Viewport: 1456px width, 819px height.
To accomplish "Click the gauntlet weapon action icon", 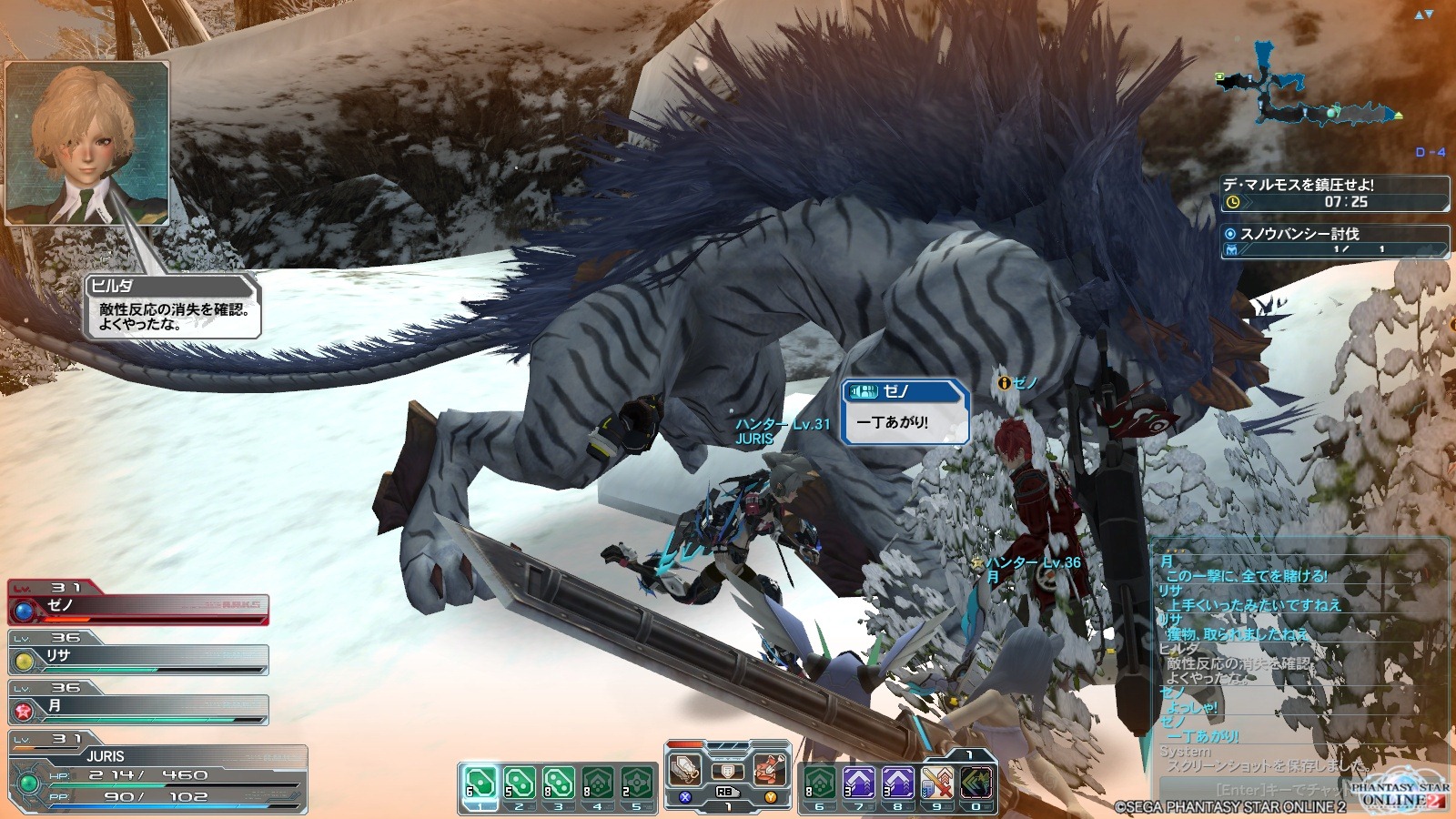I will (x=686, y=769).
